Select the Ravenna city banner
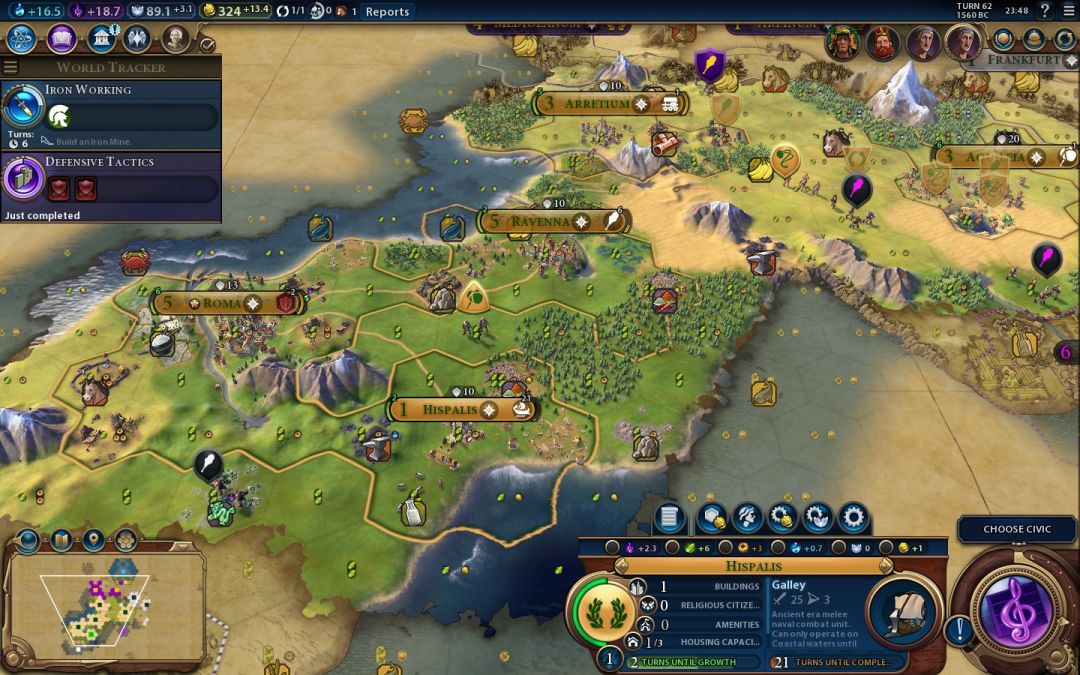The height and width of the screenshot is (675, 1080). coord(540,221)
